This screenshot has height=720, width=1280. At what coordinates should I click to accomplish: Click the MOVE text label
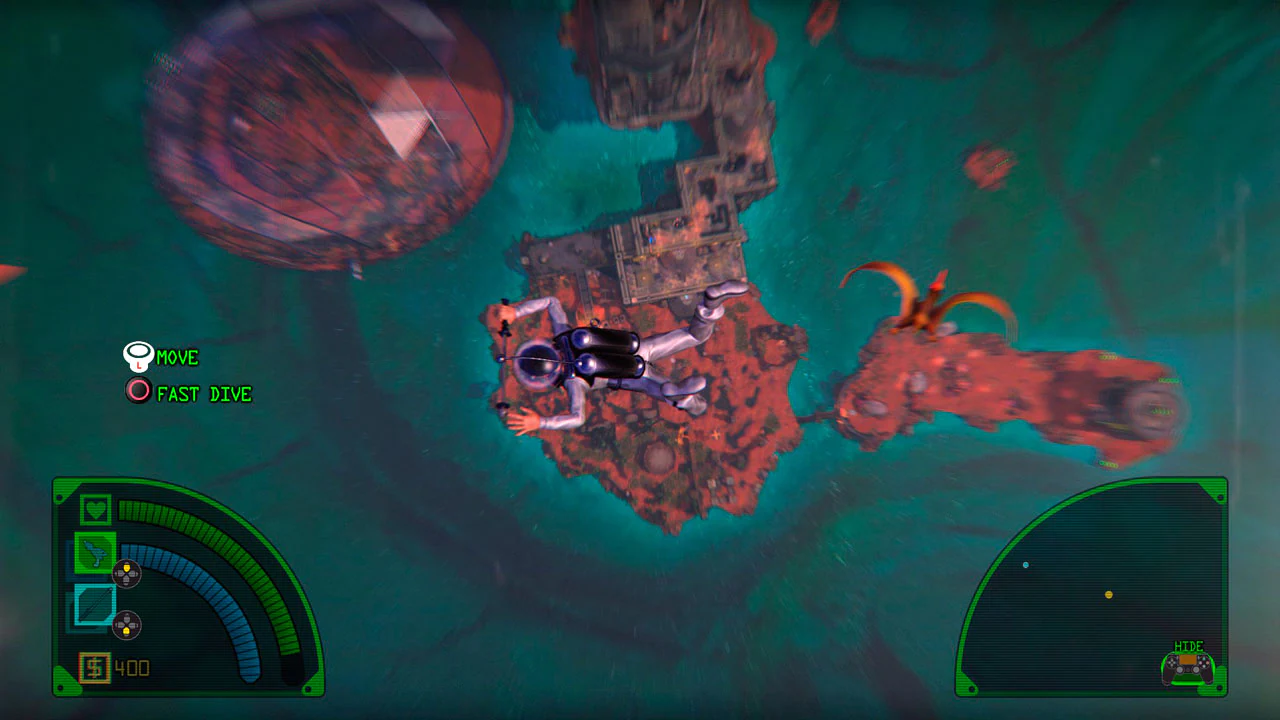pos(178,357)
